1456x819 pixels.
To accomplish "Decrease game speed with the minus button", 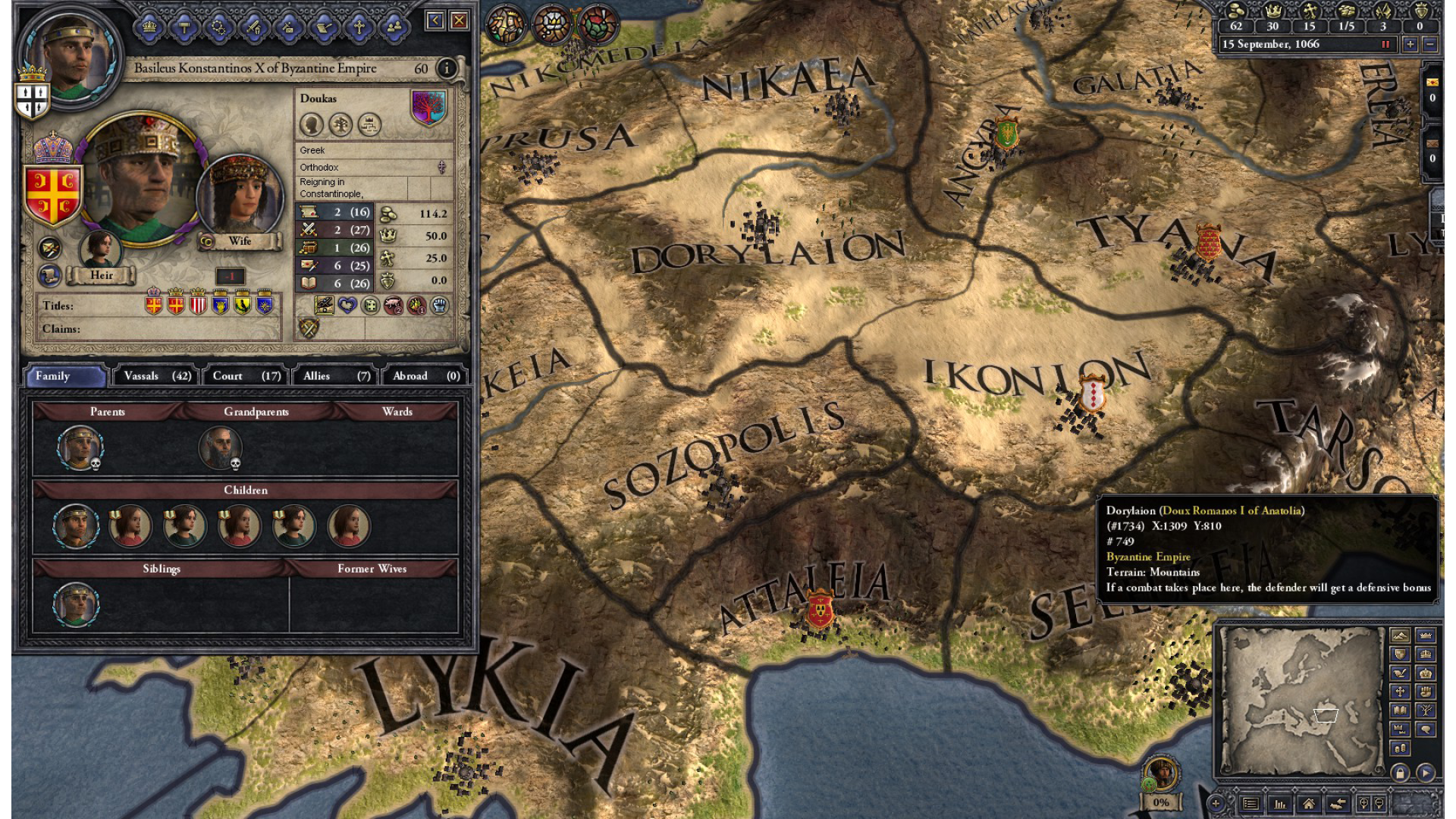I will pos(1430,44).
